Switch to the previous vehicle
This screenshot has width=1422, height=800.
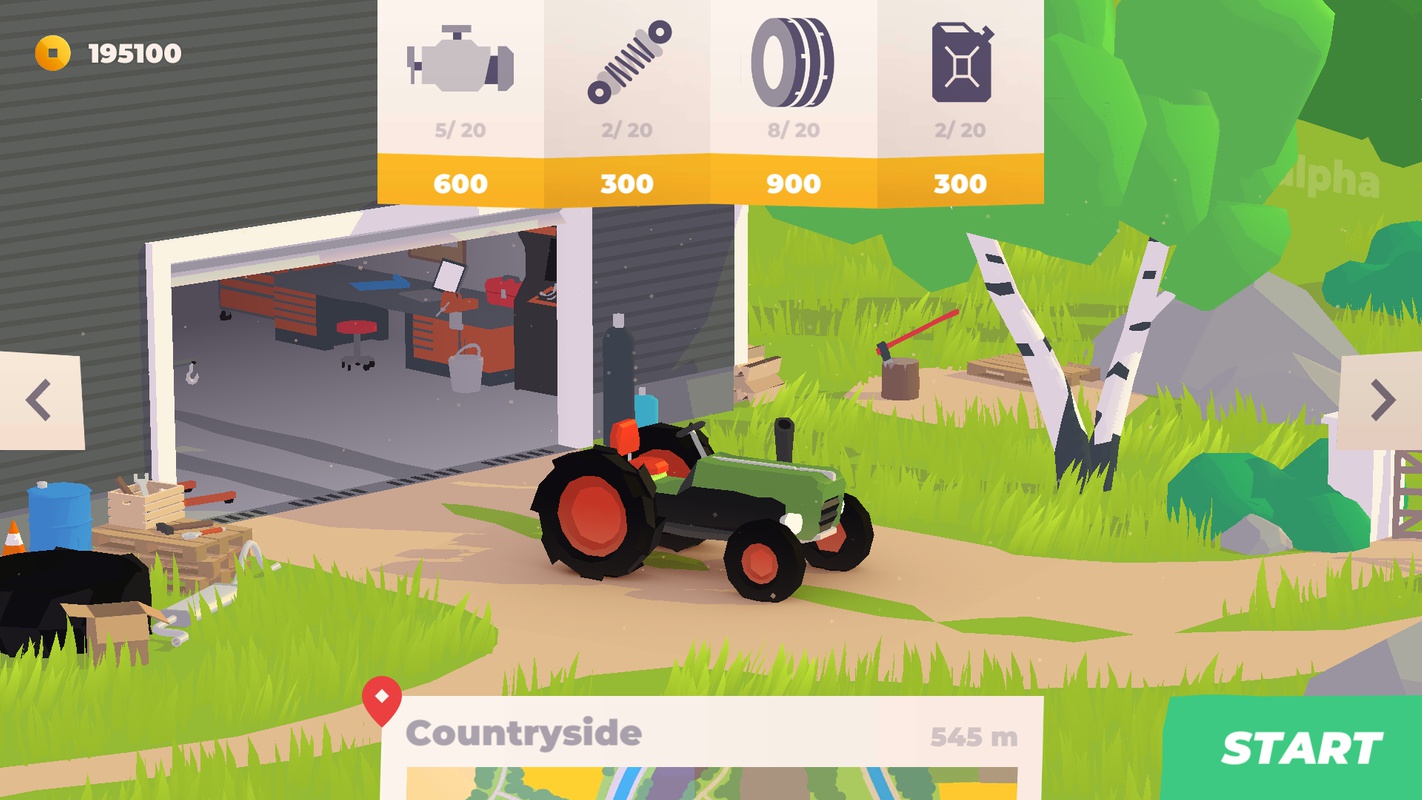point(39,400)
